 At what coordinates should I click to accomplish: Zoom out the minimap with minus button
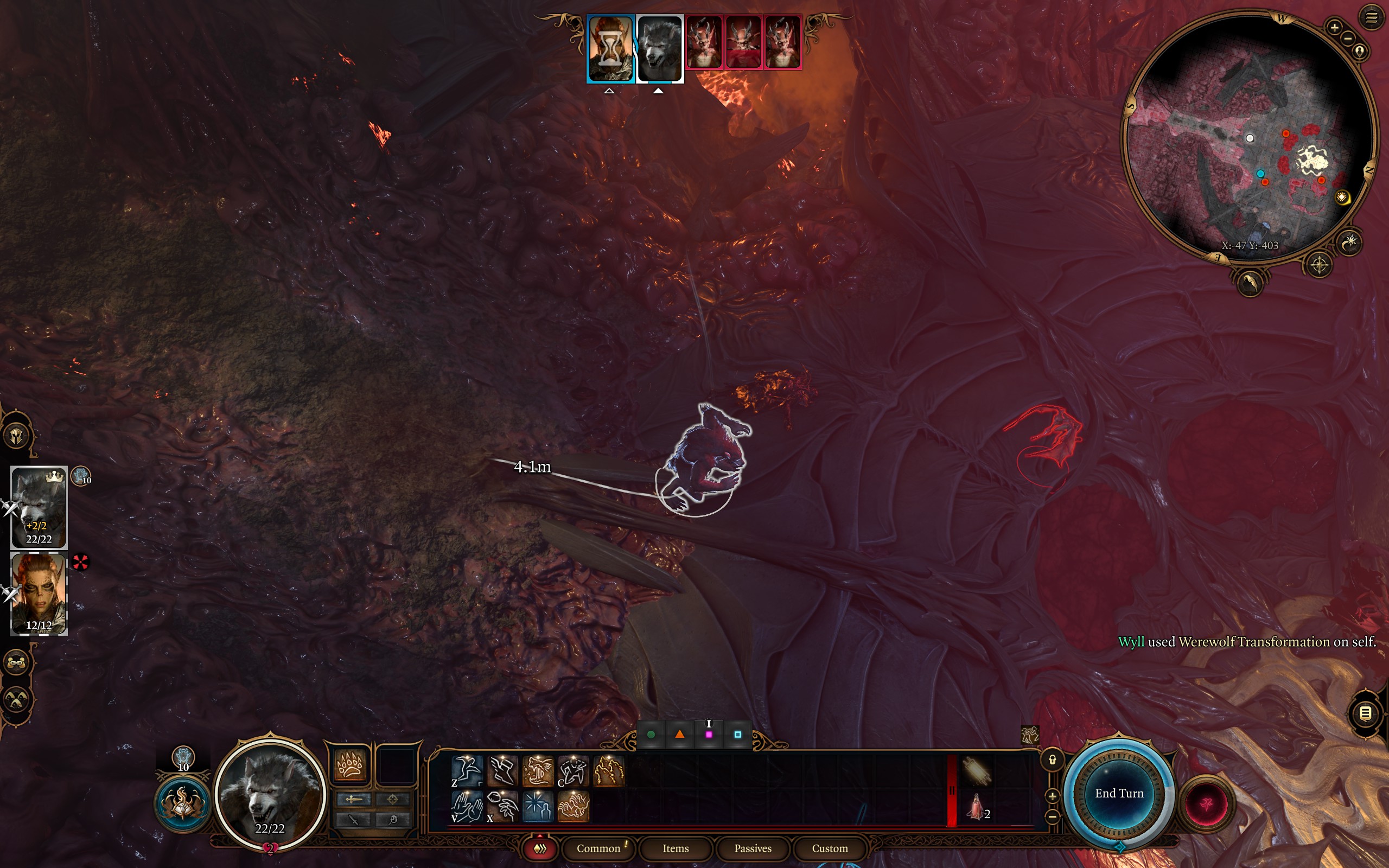coord(1348,39)
